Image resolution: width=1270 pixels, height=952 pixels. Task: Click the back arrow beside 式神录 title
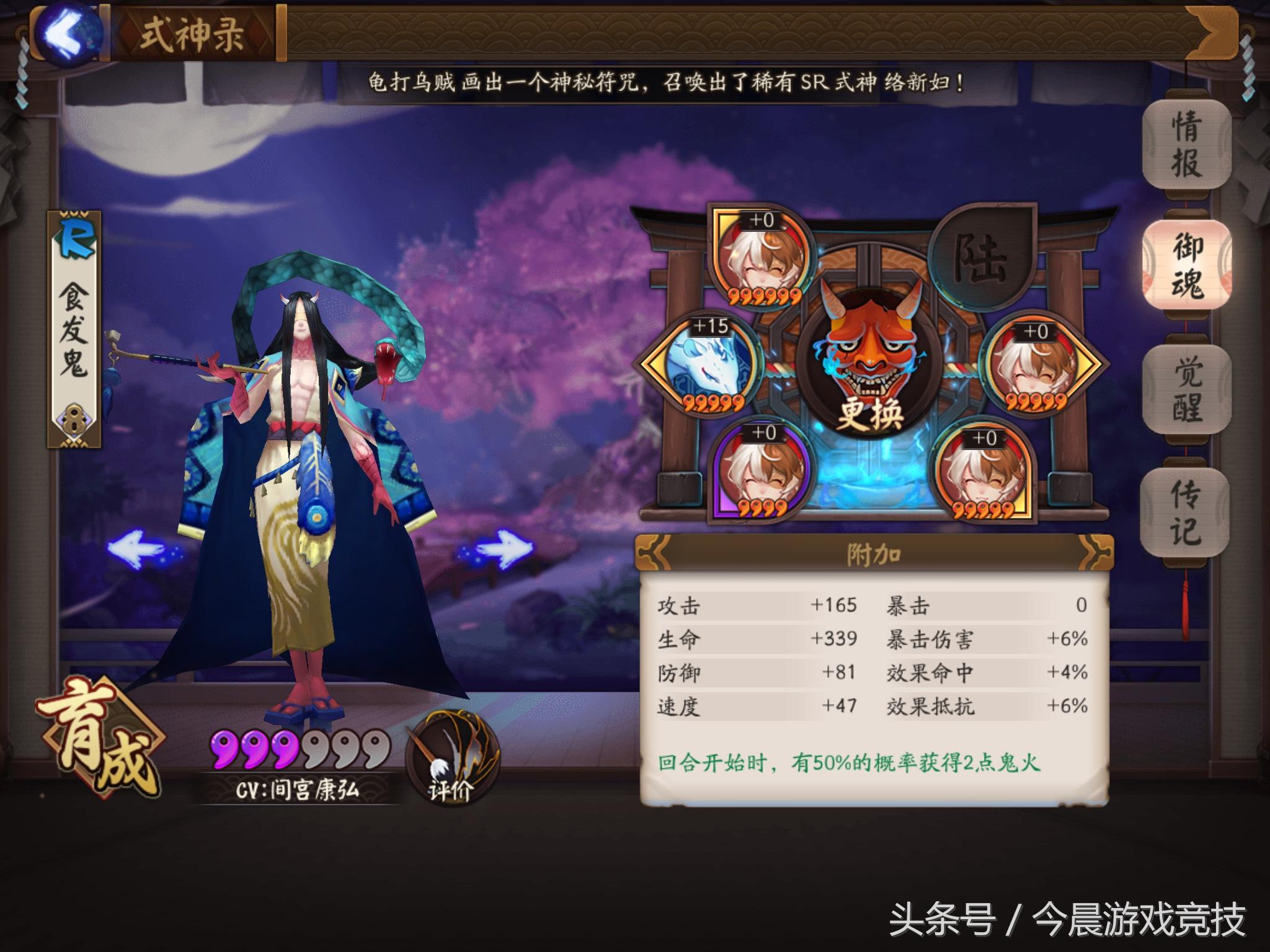(x=65, y=34)
